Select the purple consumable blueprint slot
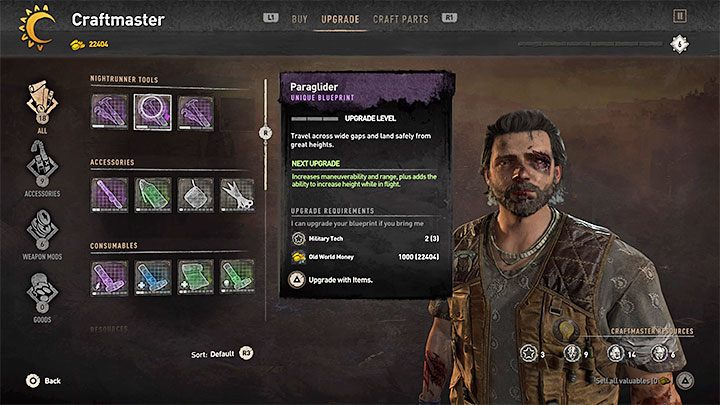720x405 pixels. click(x=109, y=278)
